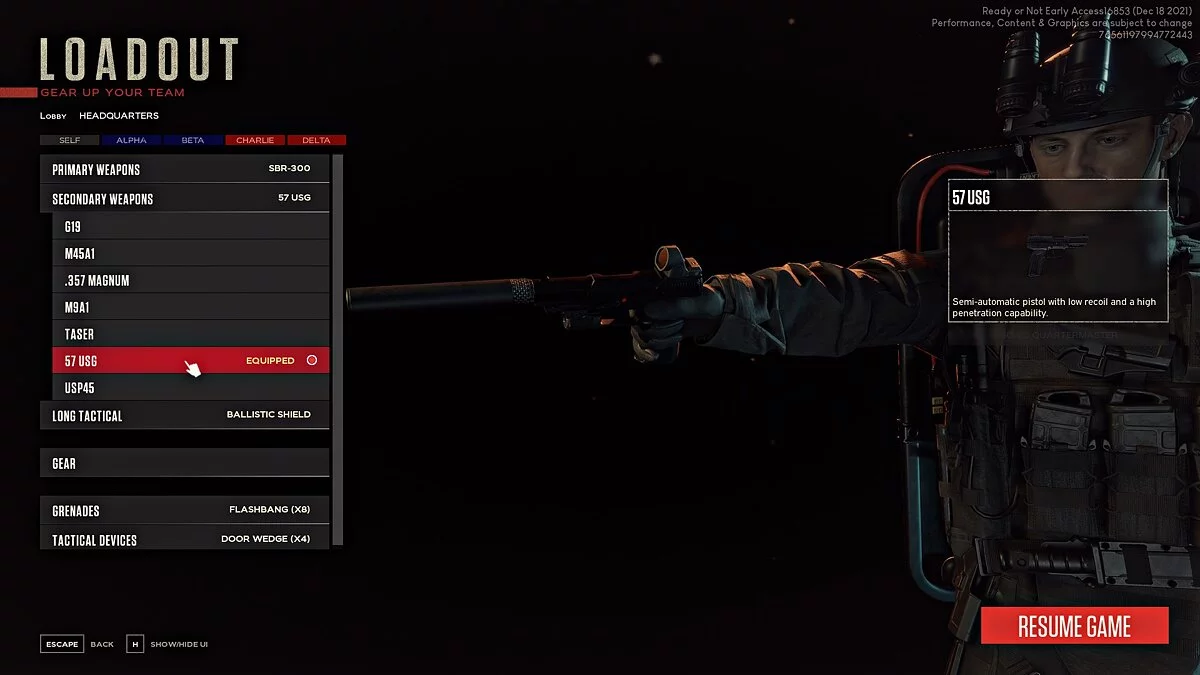Choose the Delta team tab

(316, 140)
